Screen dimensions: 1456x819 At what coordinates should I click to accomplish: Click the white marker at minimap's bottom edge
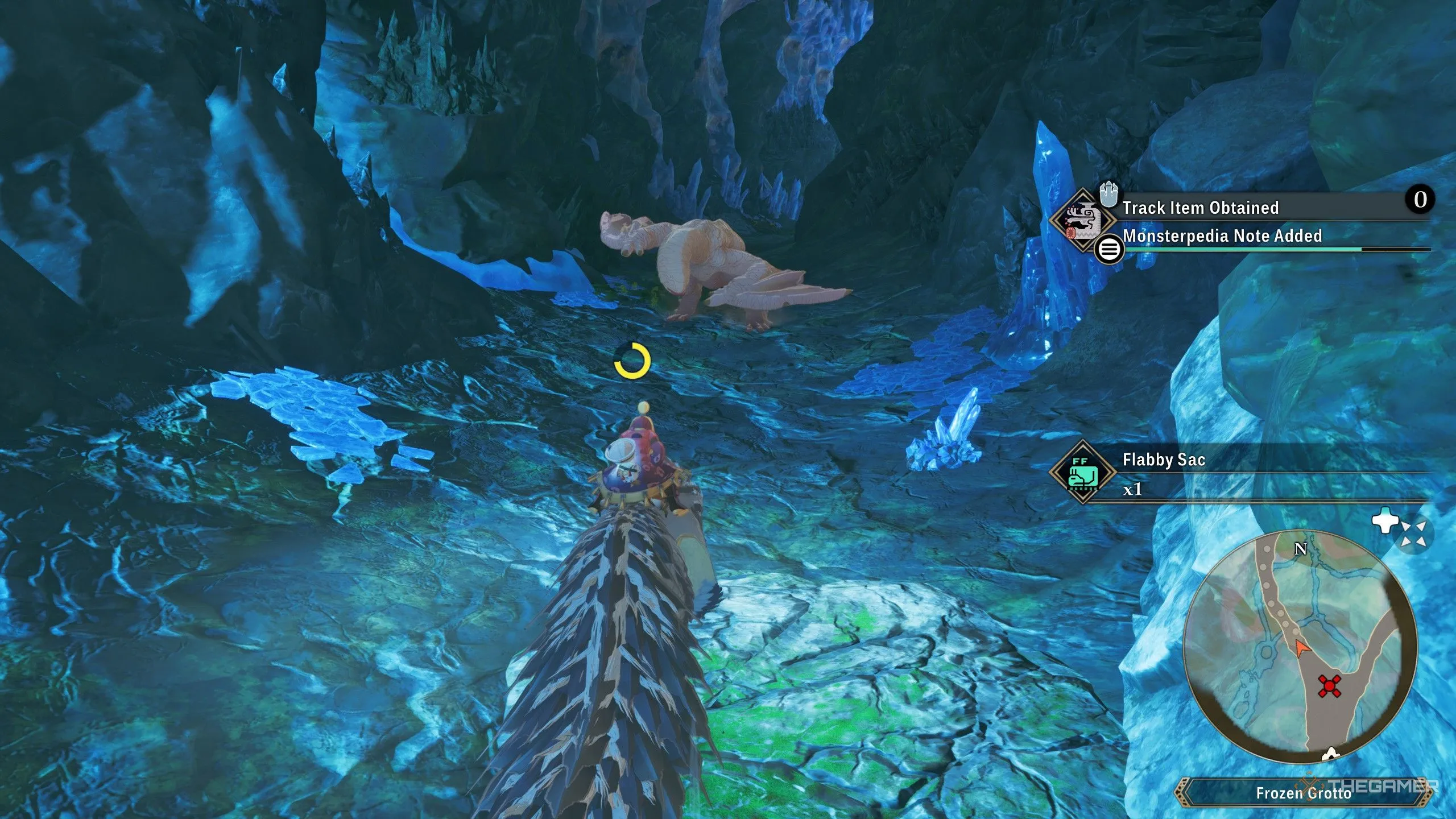(x=1330, y=755)
